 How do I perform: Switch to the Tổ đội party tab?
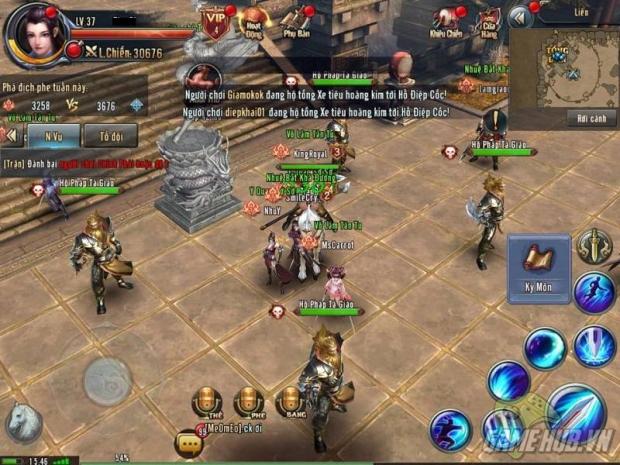click(x=111, y=136)
